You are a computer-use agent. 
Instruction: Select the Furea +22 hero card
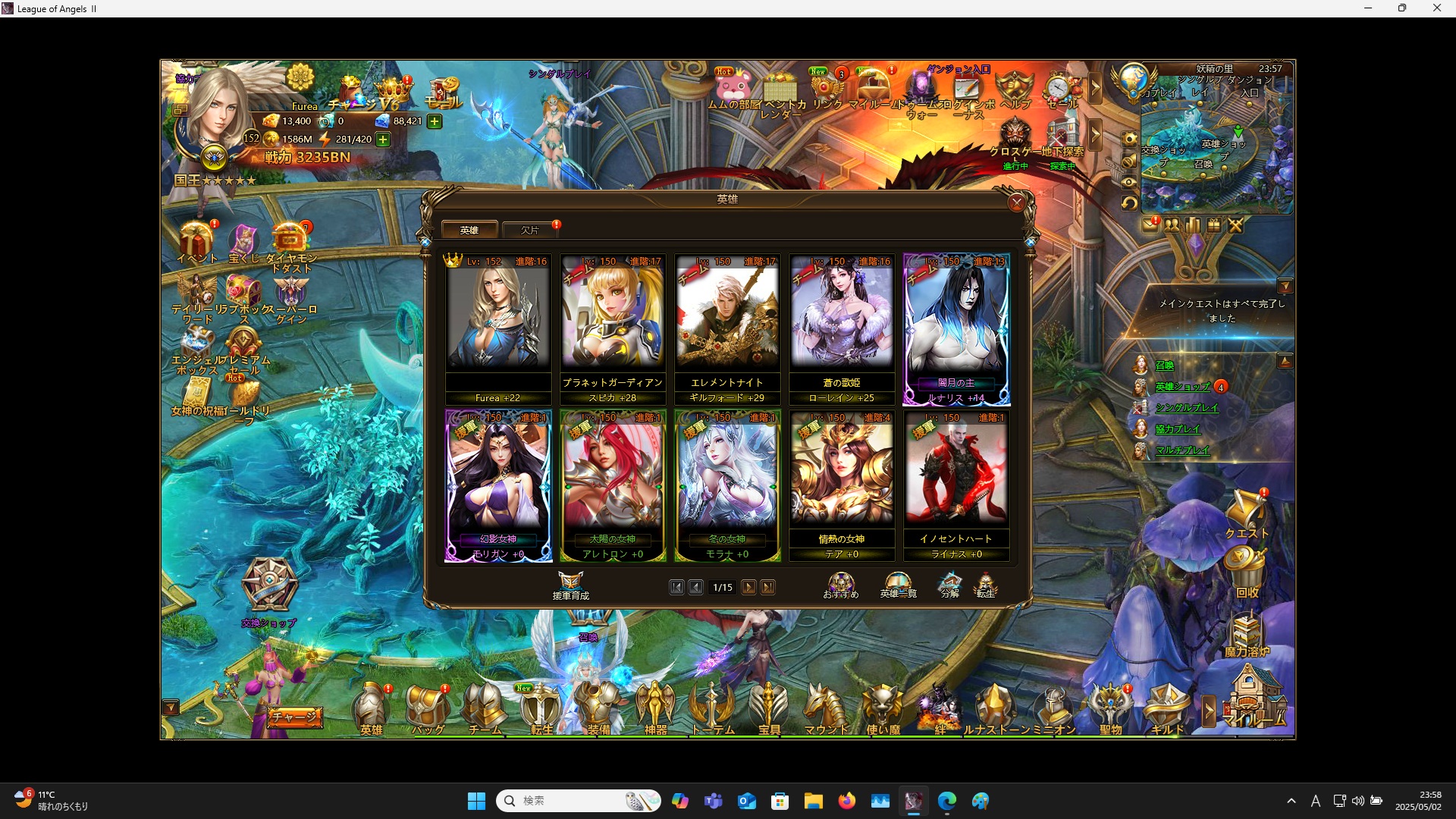pos(498,326)
